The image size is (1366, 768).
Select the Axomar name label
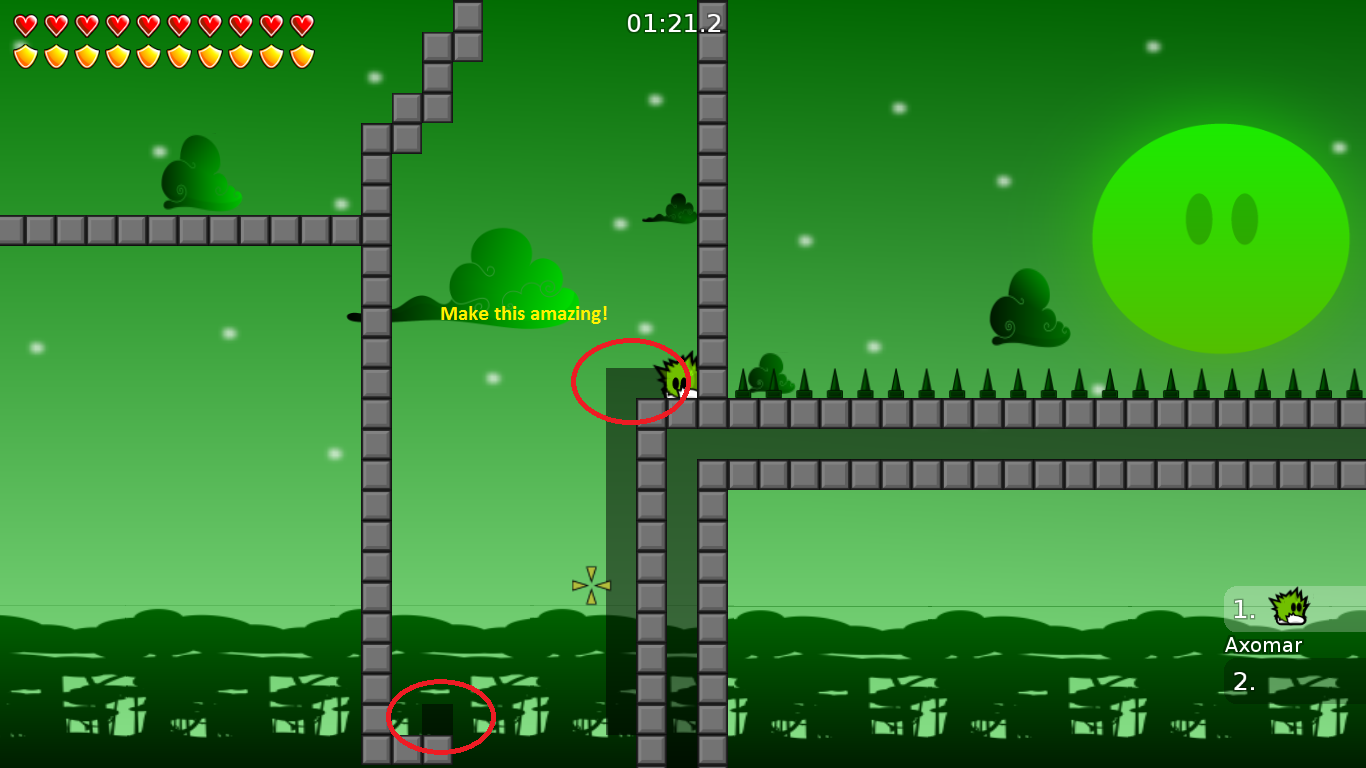[1262, 645]
